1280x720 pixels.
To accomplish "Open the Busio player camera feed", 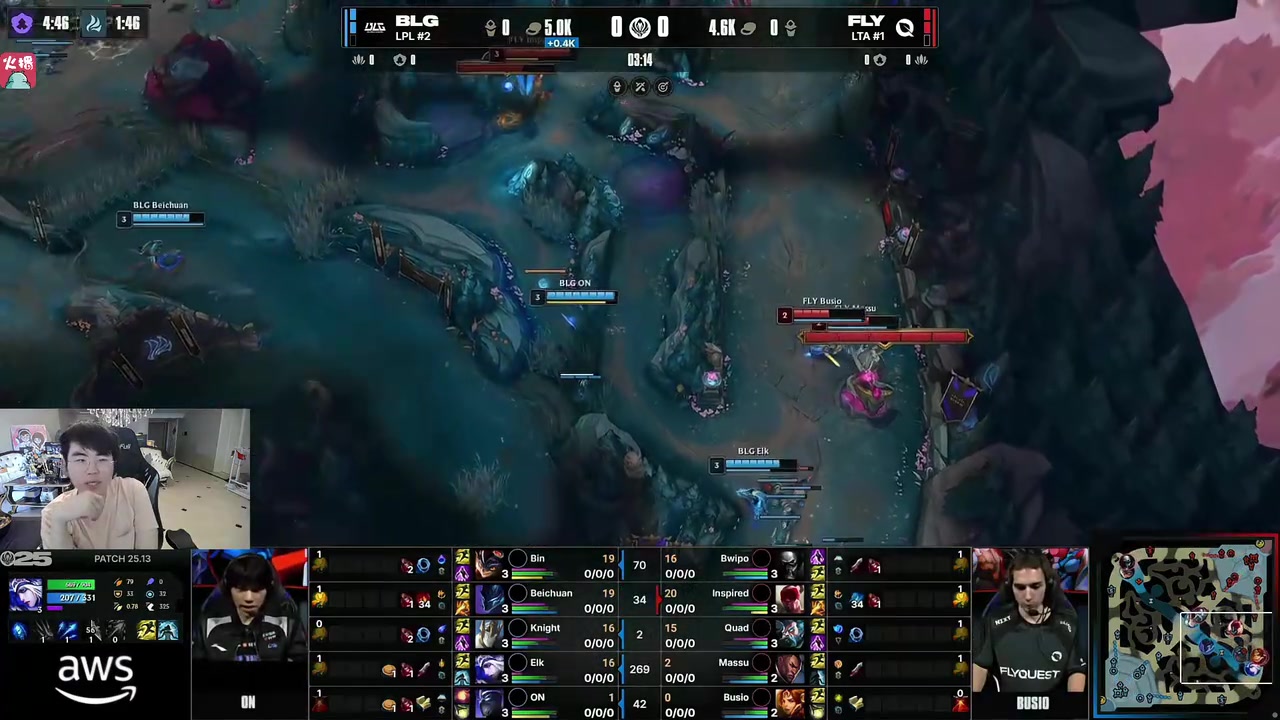I will click(x=1031, y=620).
